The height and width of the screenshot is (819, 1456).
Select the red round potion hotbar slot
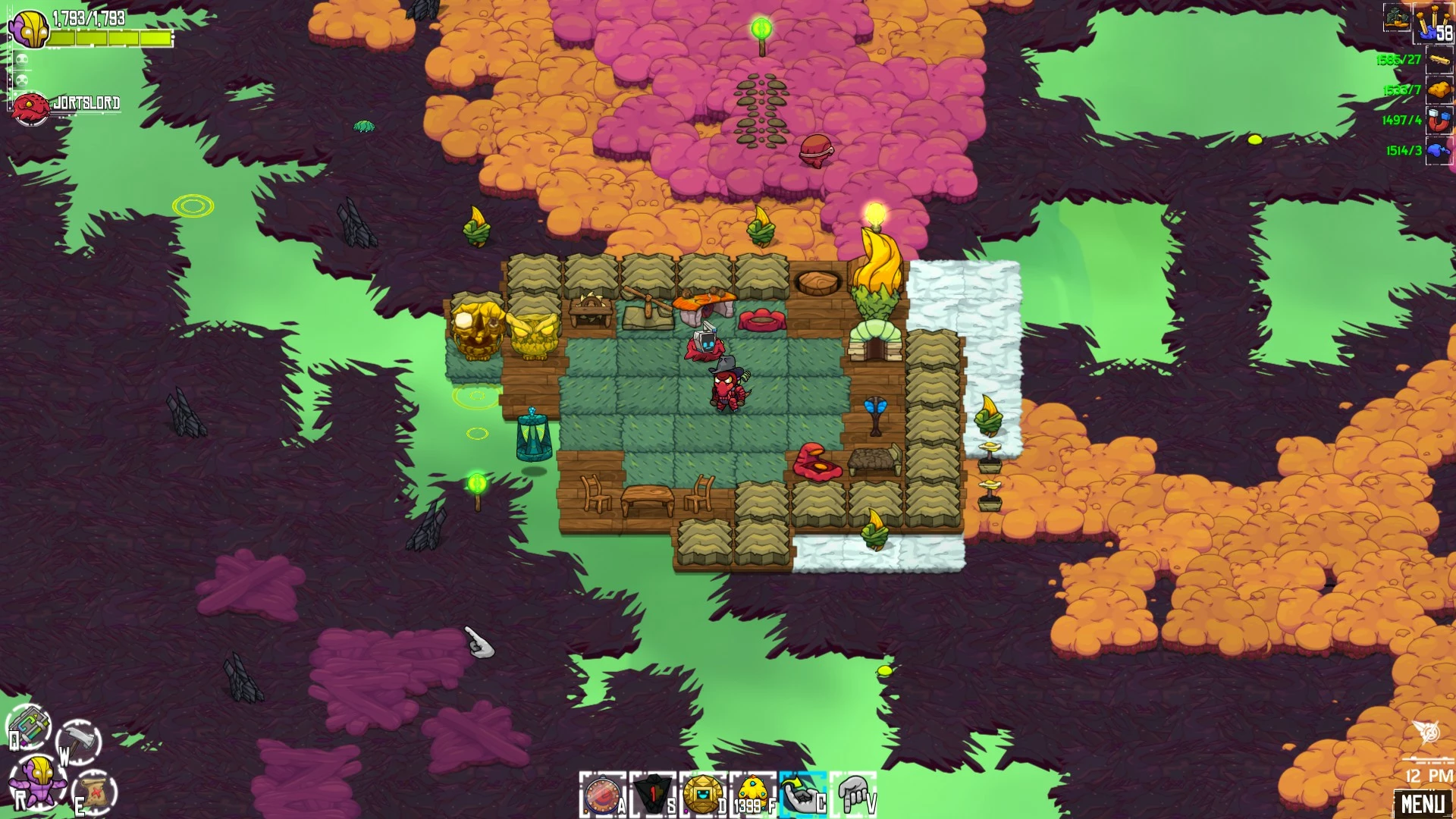click(x=601, y=795)
